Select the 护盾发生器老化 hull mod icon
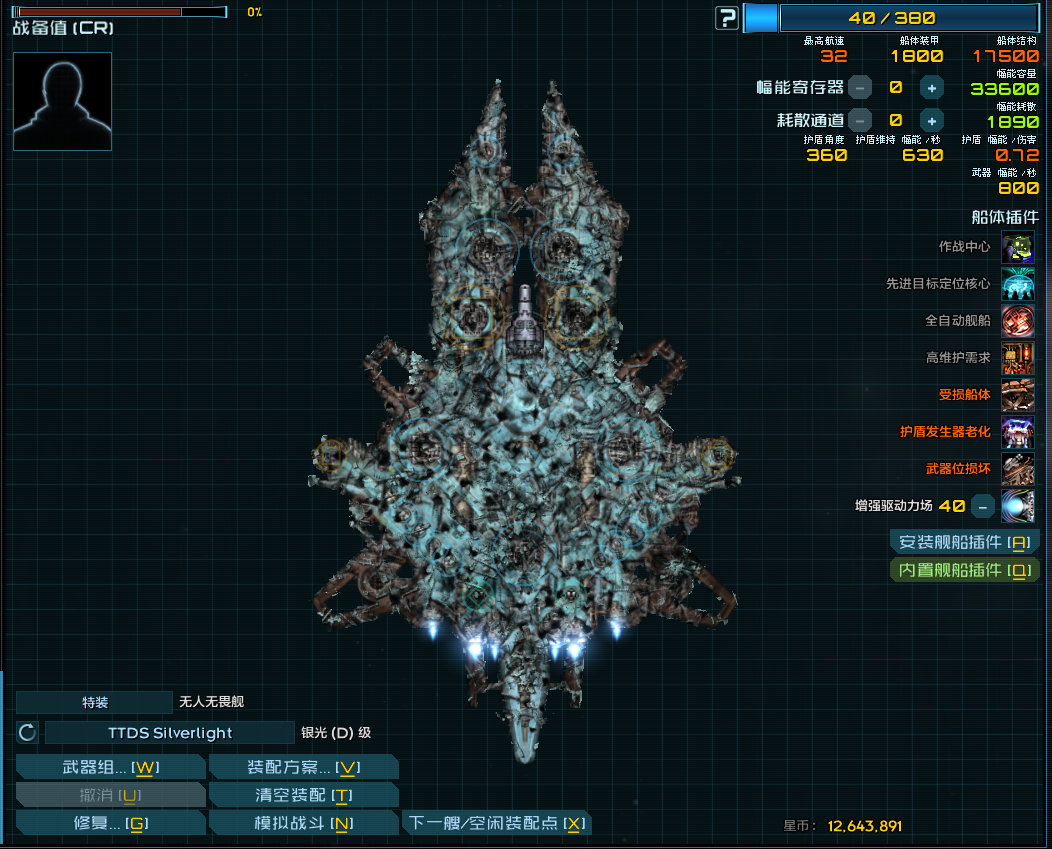This screenshot has width=1052, height=849. (x=1018, y=432)
